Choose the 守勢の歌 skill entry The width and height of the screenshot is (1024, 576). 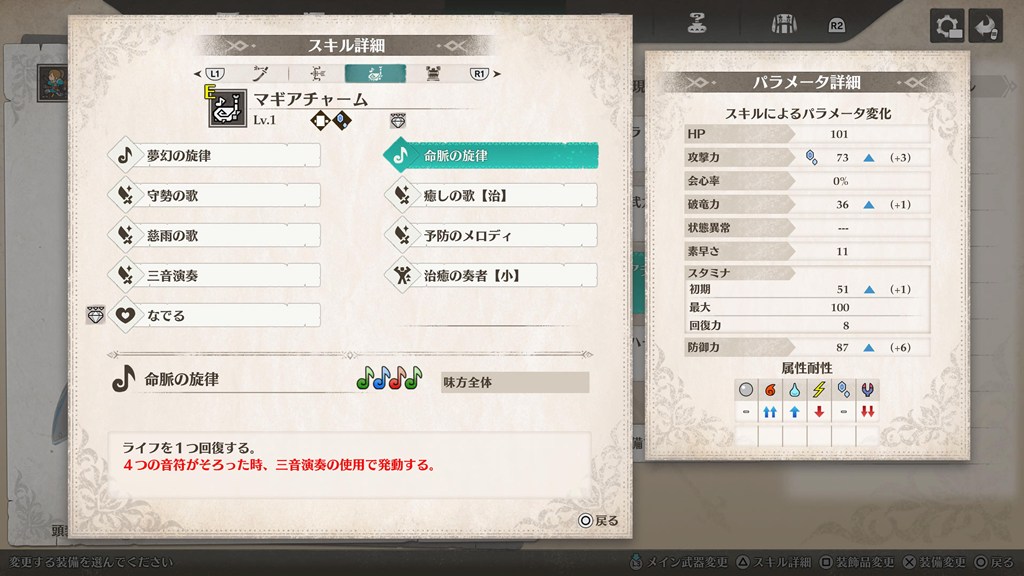coord(214,196)
